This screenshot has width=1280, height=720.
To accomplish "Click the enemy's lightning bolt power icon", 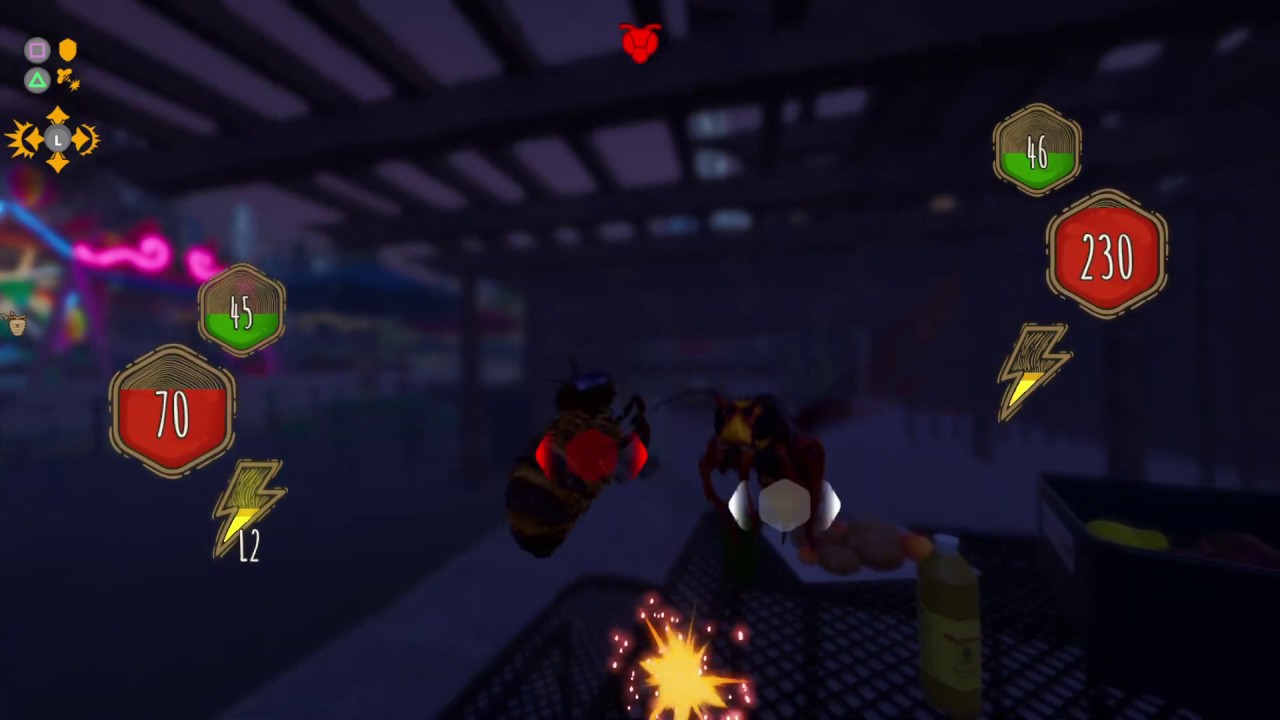I will pyautogui.click(x=1033, y=370).
